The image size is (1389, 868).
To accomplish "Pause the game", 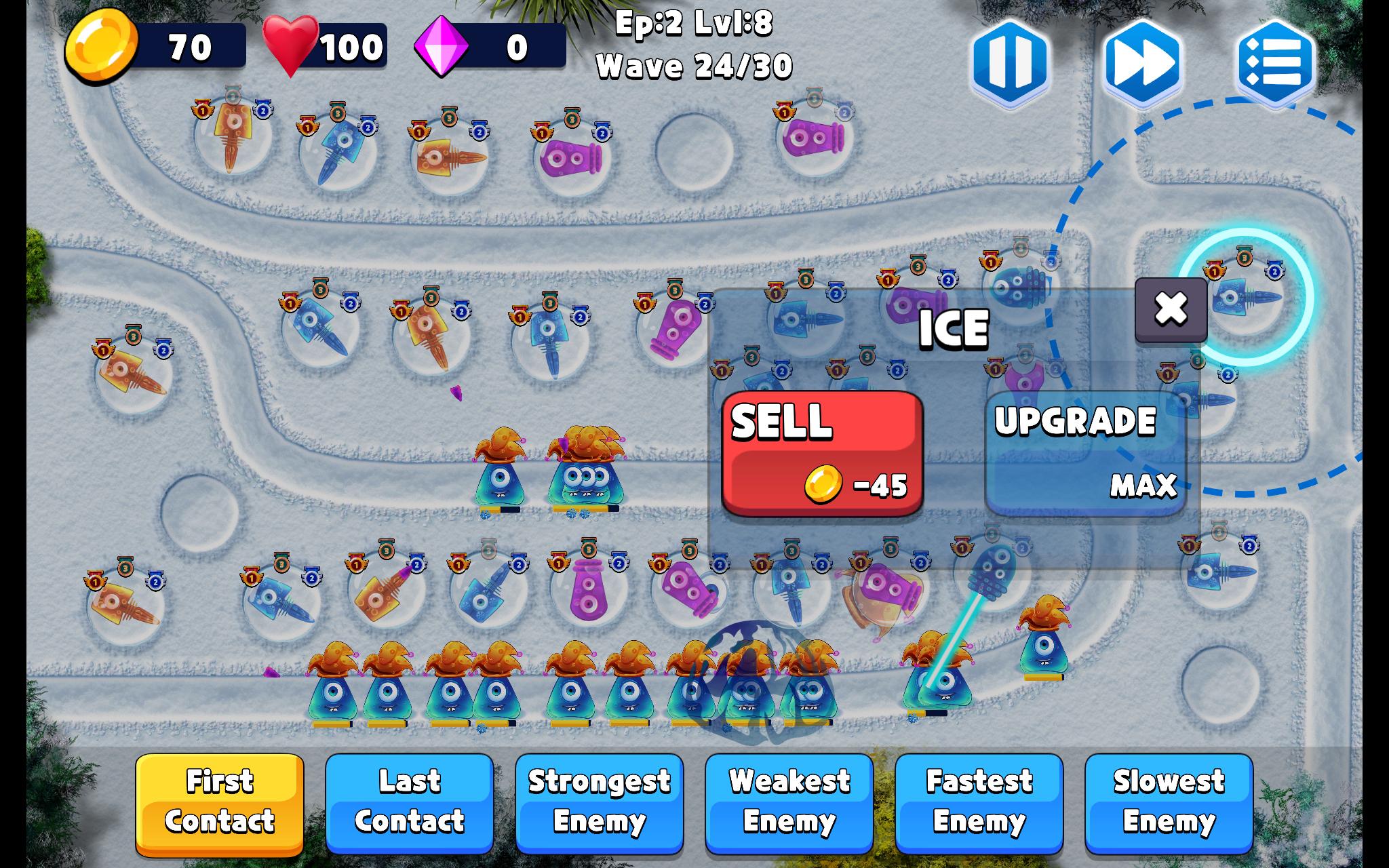I will pyautogui.click(x=1010, y=62).
